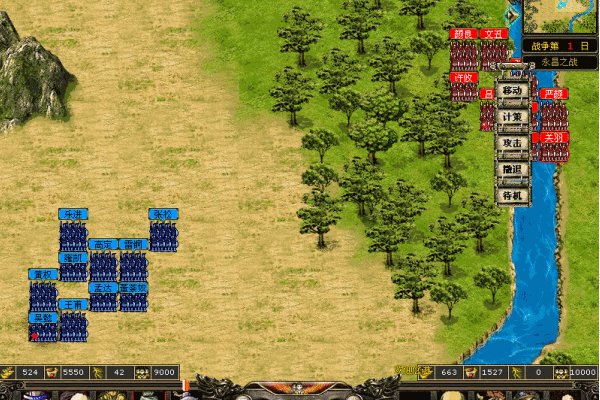Target the red enemy unit 许攸
The image size is (600, 400).
point(463,88)
